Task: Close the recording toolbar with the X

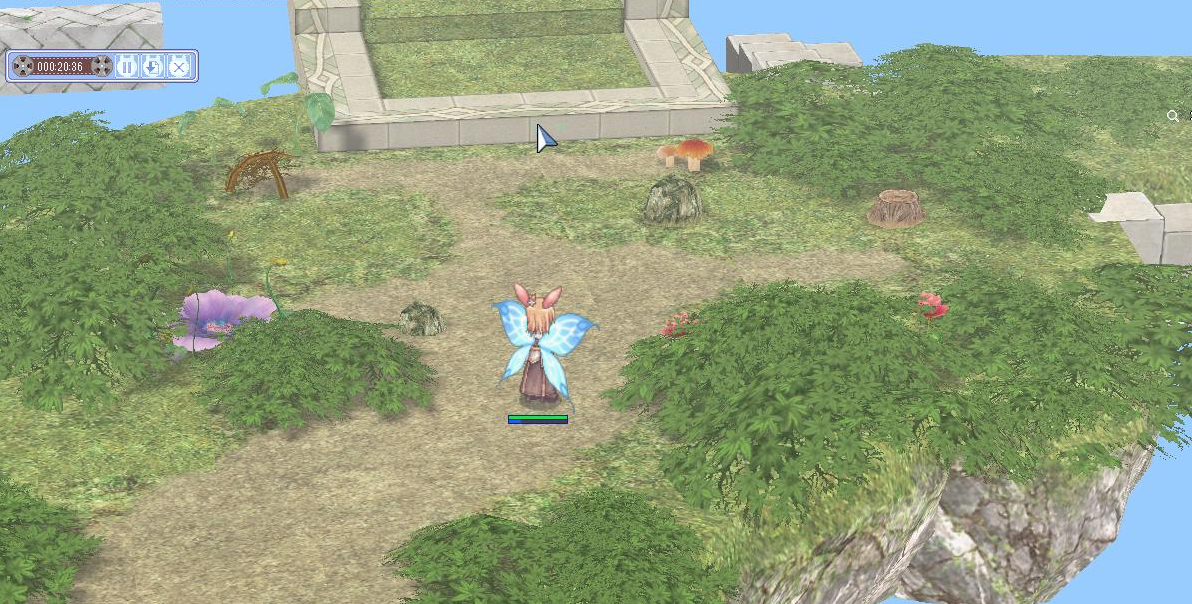Action: pos(178,66)
